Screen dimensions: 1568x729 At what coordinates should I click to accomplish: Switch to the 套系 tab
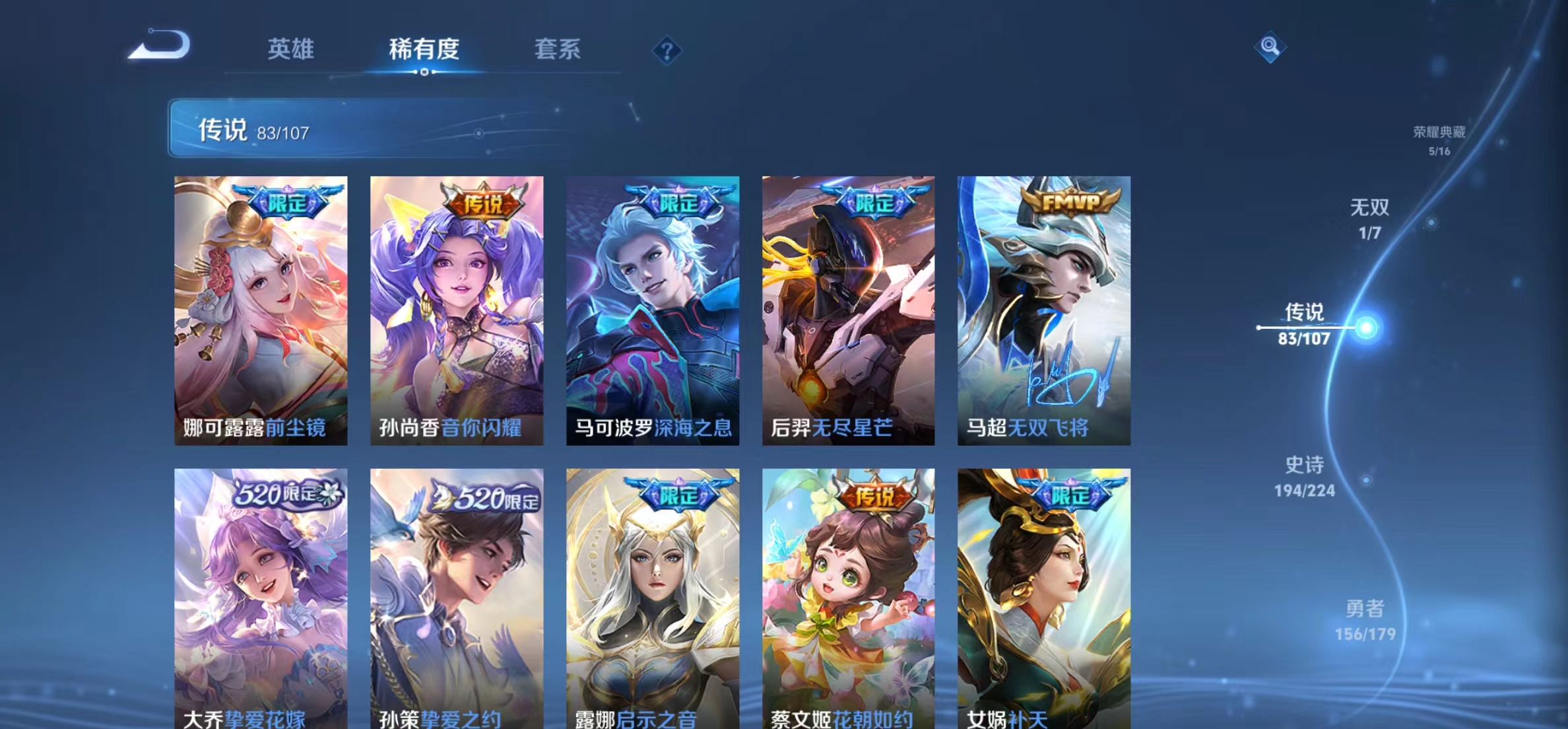[x=558, y=50]
